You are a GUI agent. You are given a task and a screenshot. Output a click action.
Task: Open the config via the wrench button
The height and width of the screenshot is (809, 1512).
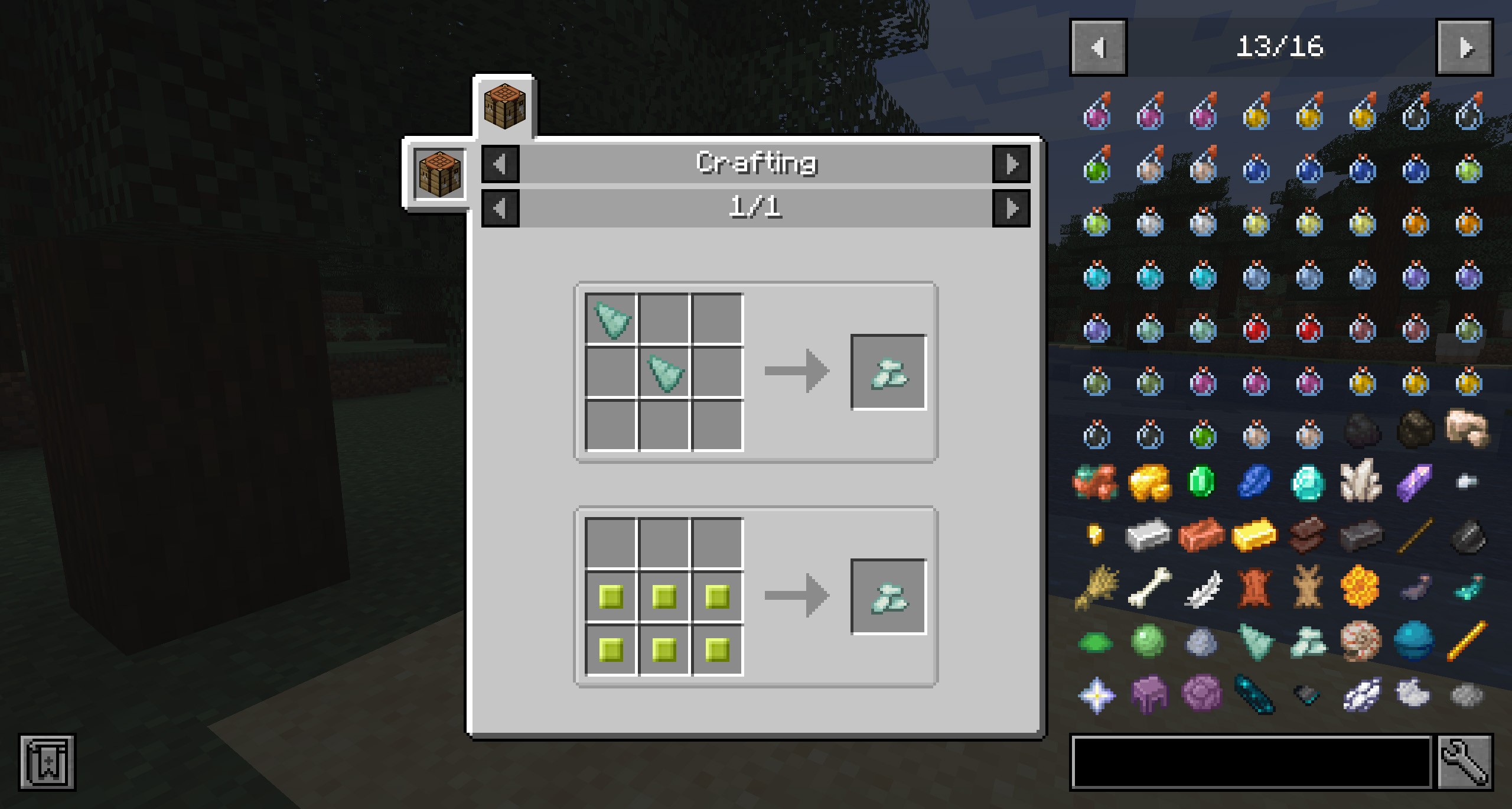pyautogui.click(x=1464, y=762)
